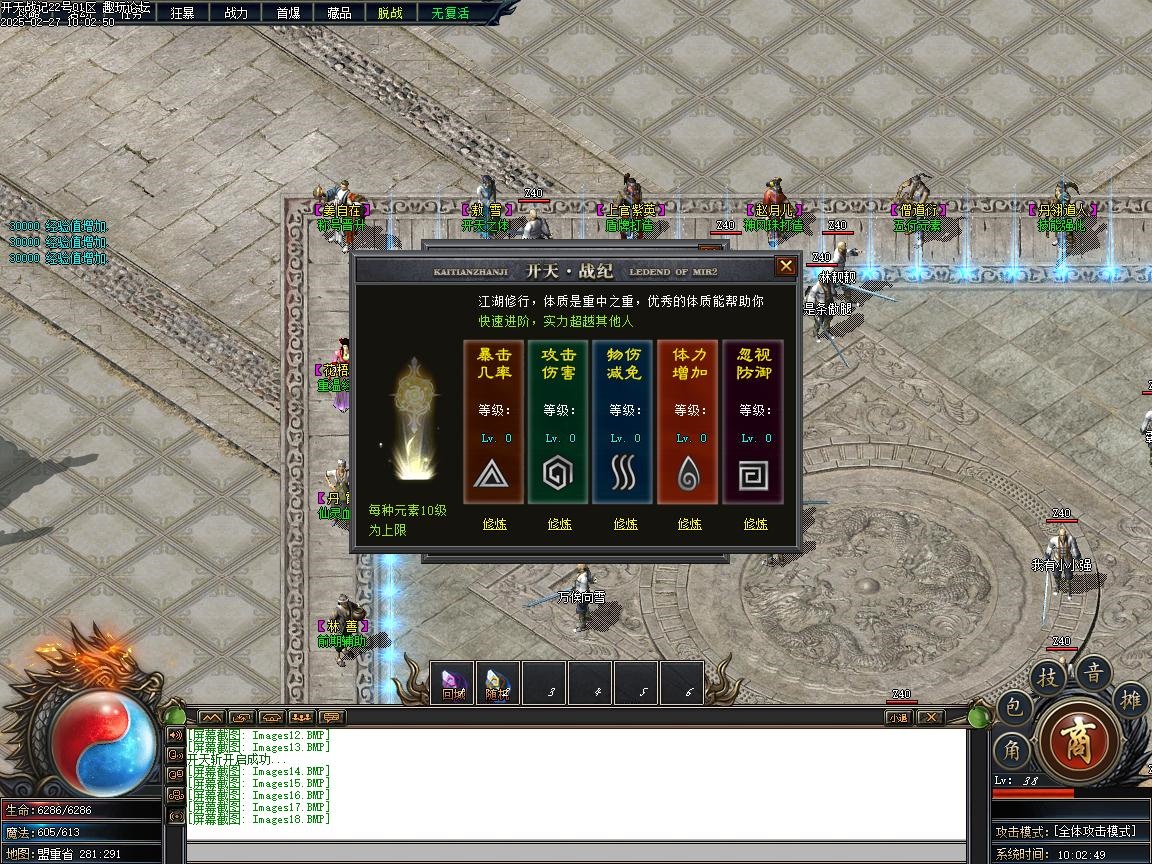
Task: Click the 脱战 leave-combat button
Action: (x=390, y=13)
